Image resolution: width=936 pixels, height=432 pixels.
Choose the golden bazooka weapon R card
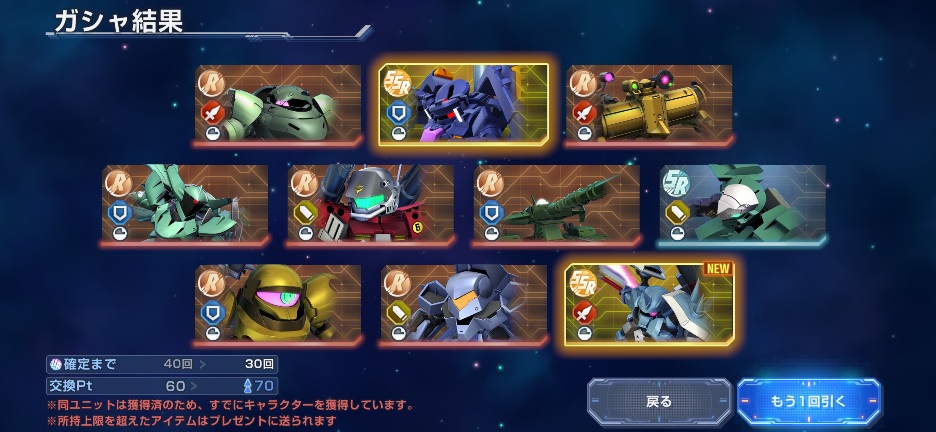650,105
